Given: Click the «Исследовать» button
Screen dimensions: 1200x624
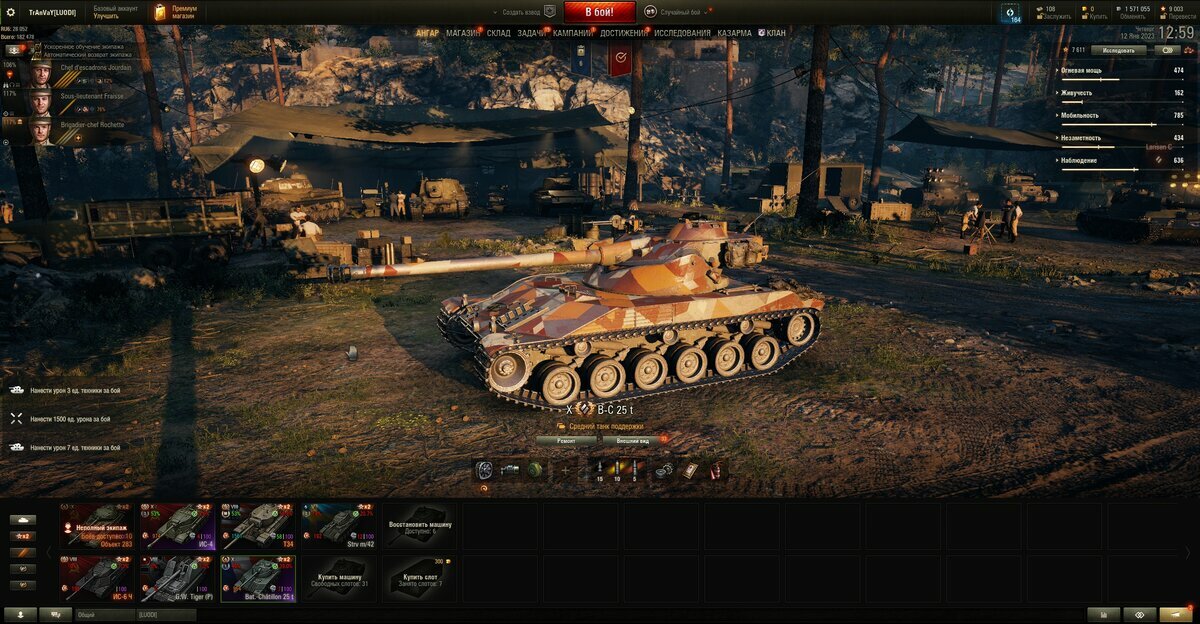Looking at the screenshot, I should coord(1119,49).
